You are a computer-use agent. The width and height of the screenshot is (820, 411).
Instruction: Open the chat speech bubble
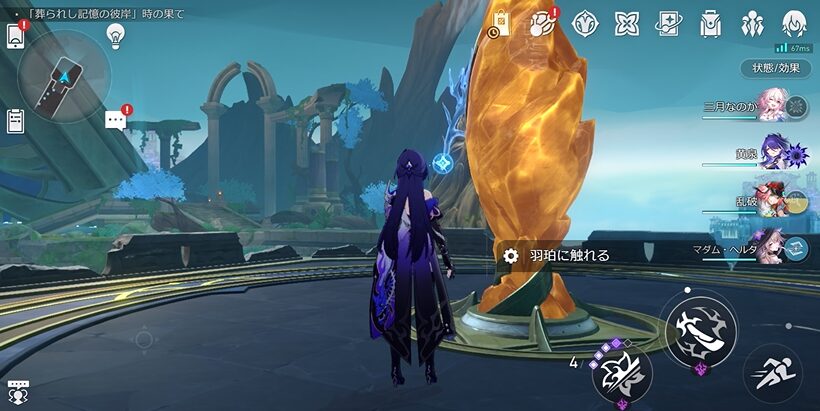click(116, 120)
